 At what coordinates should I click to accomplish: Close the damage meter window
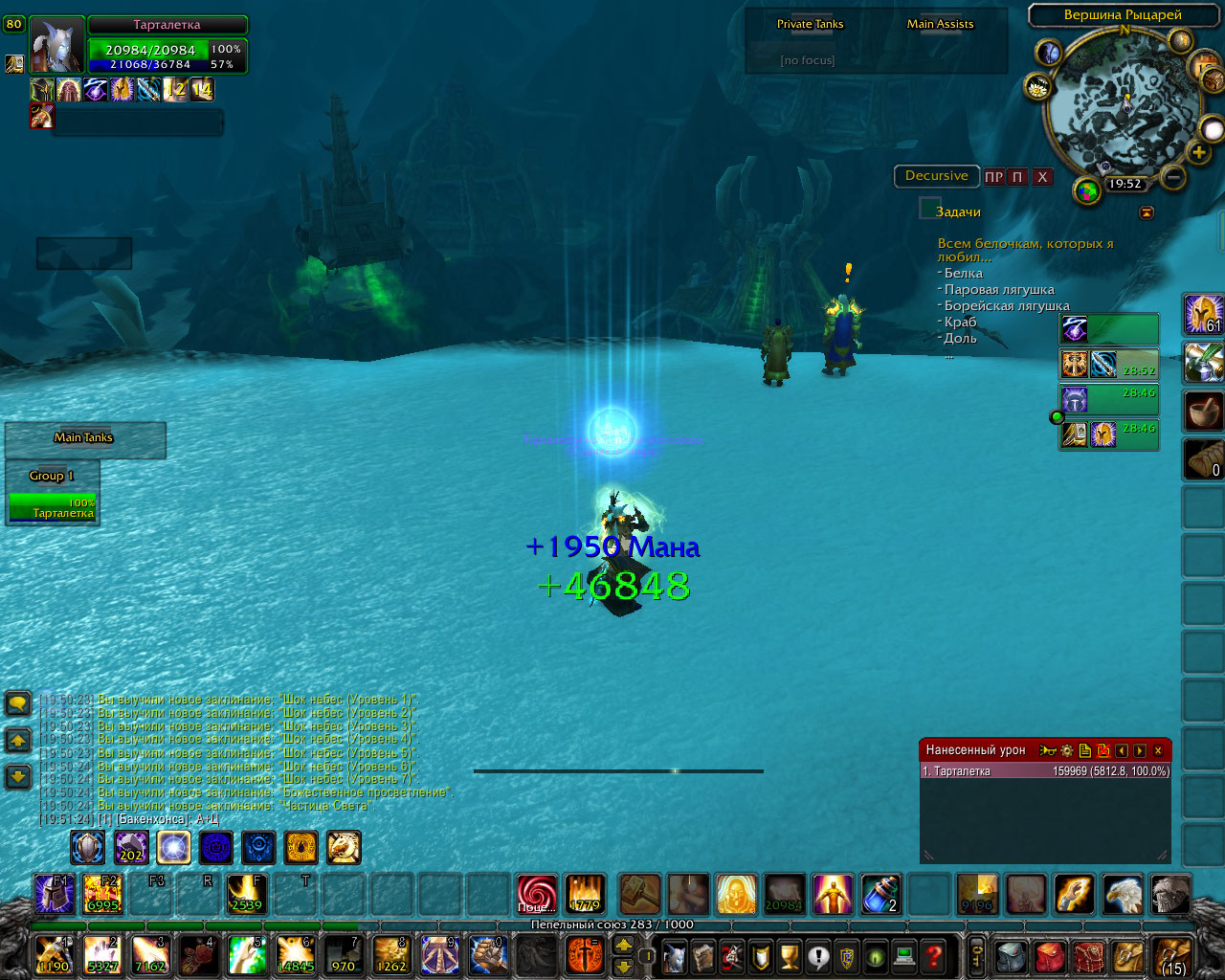tap(1157, 751)
